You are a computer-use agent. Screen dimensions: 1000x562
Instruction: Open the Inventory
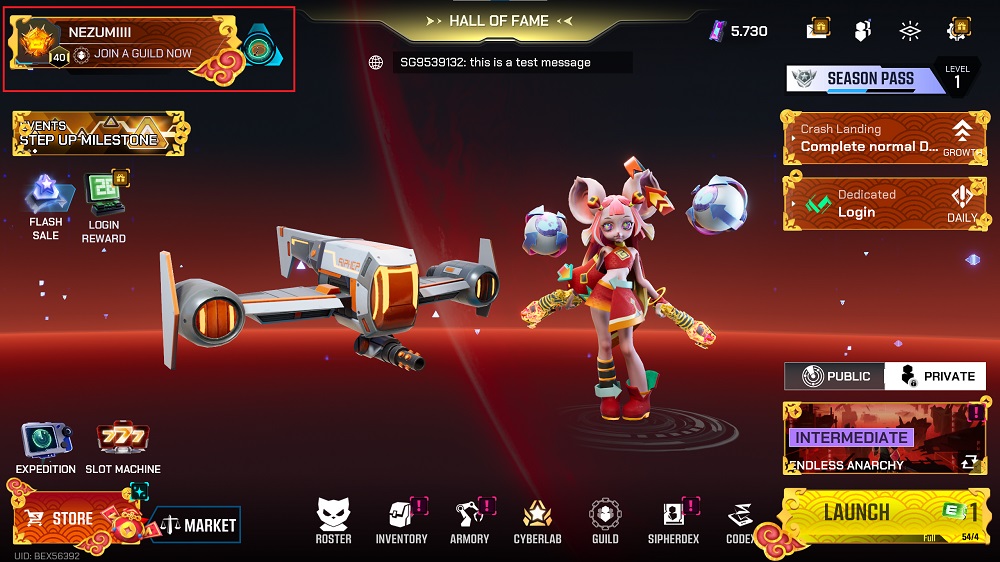click(x=401, y=520)
